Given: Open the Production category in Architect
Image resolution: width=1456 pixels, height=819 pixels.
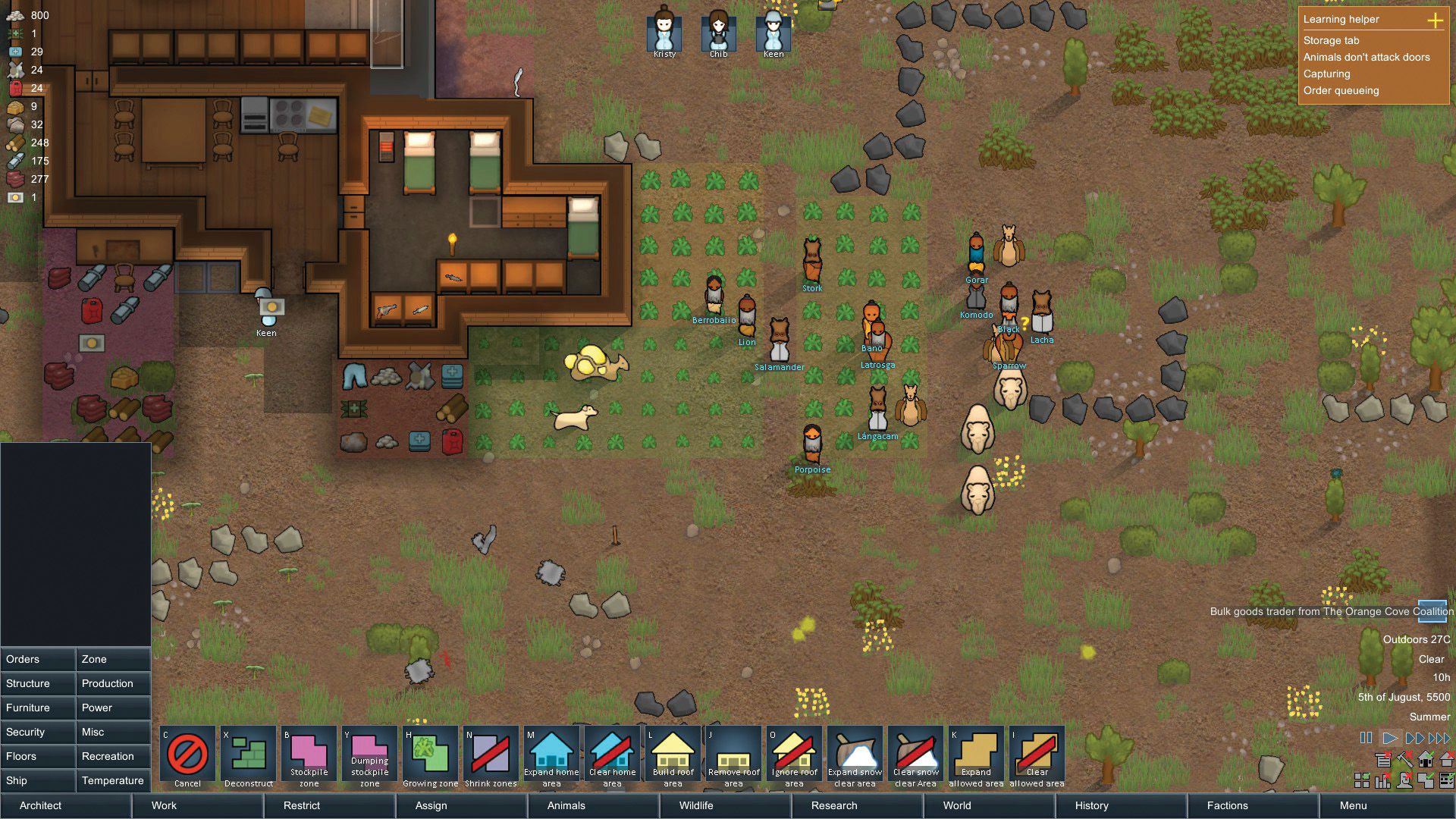Looking at the screenshot, I should click(112, 683).
